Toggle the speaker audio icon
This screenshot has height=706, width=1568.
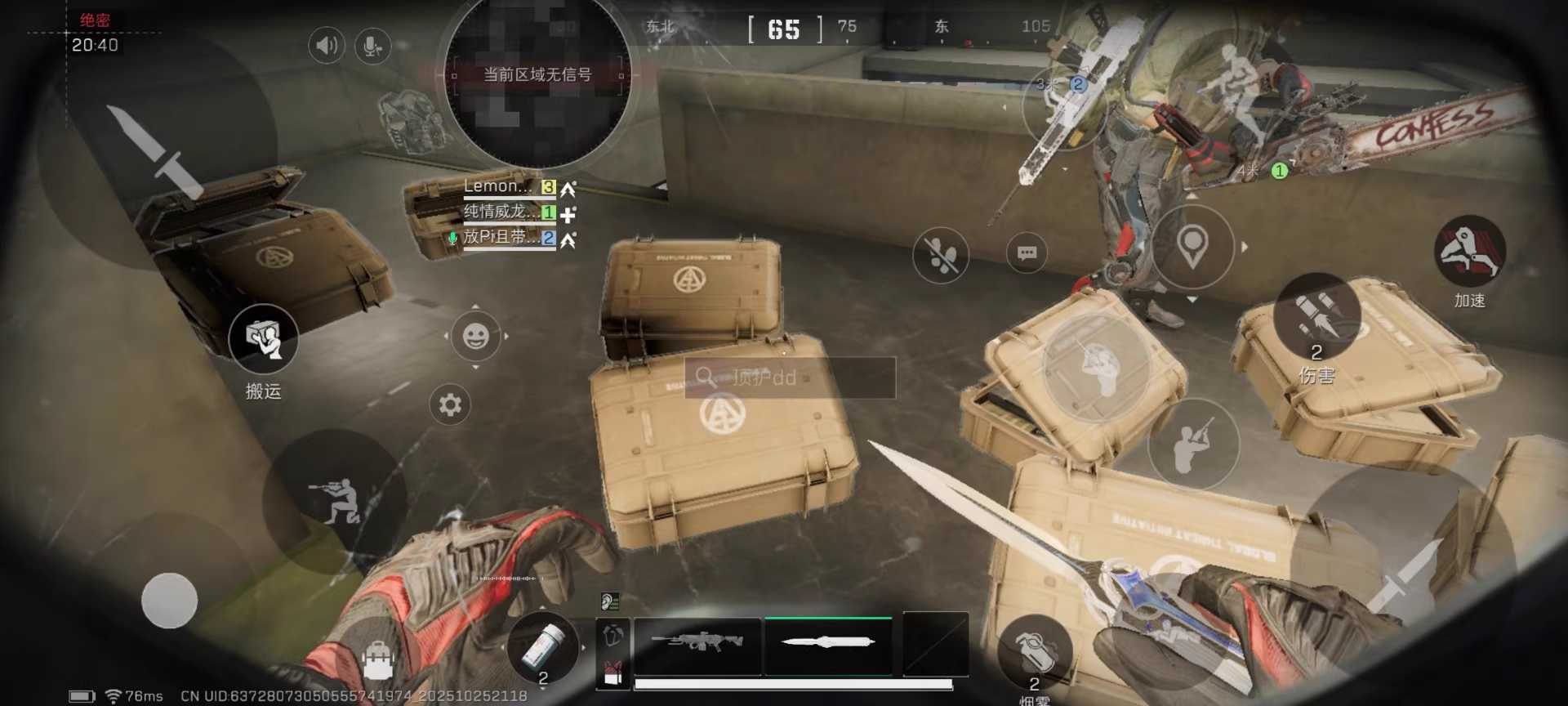326,46
